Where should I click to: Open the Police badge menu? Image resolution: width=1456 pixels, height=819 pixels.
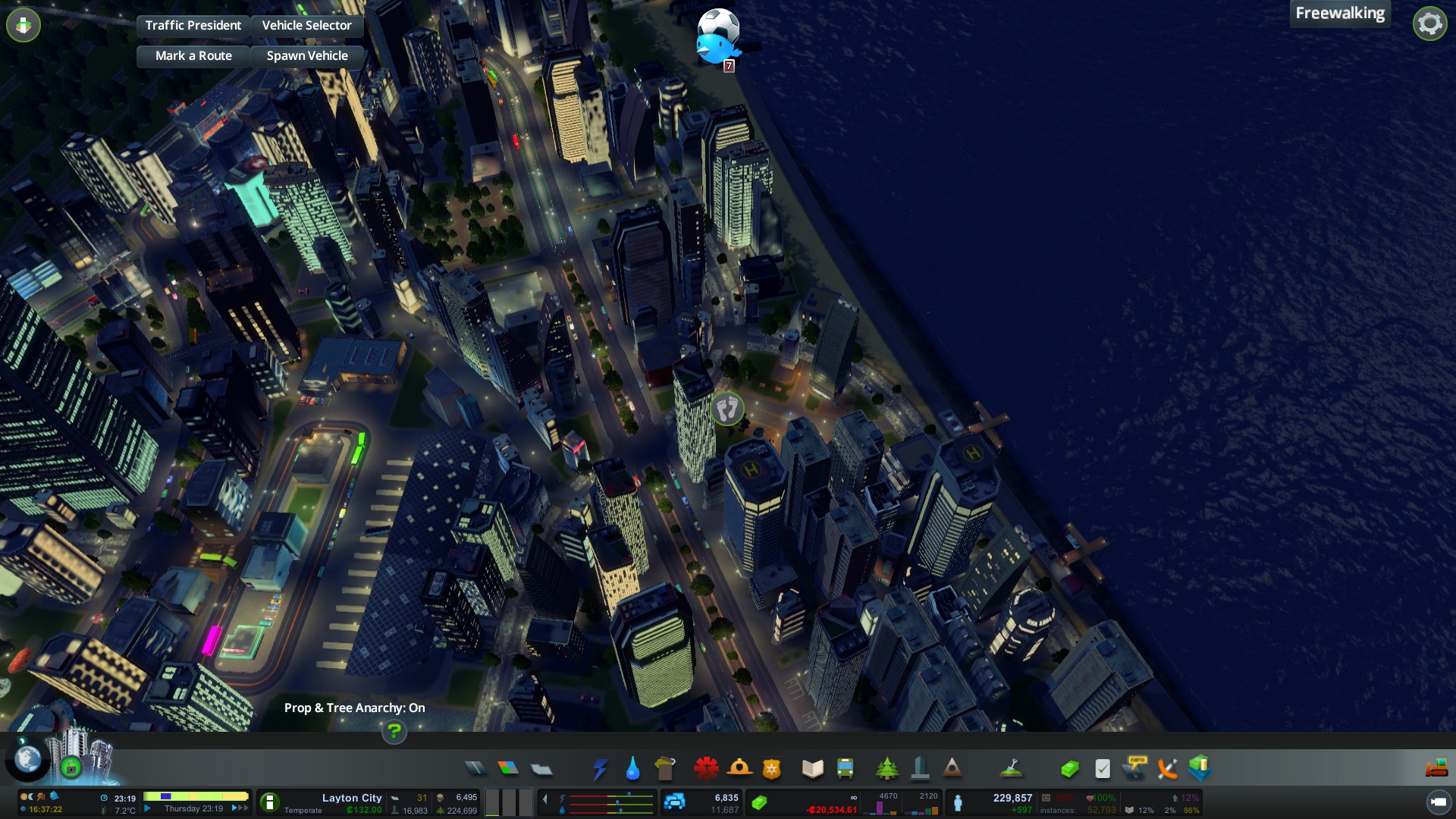pyautogui.click(x=772, y=769)
